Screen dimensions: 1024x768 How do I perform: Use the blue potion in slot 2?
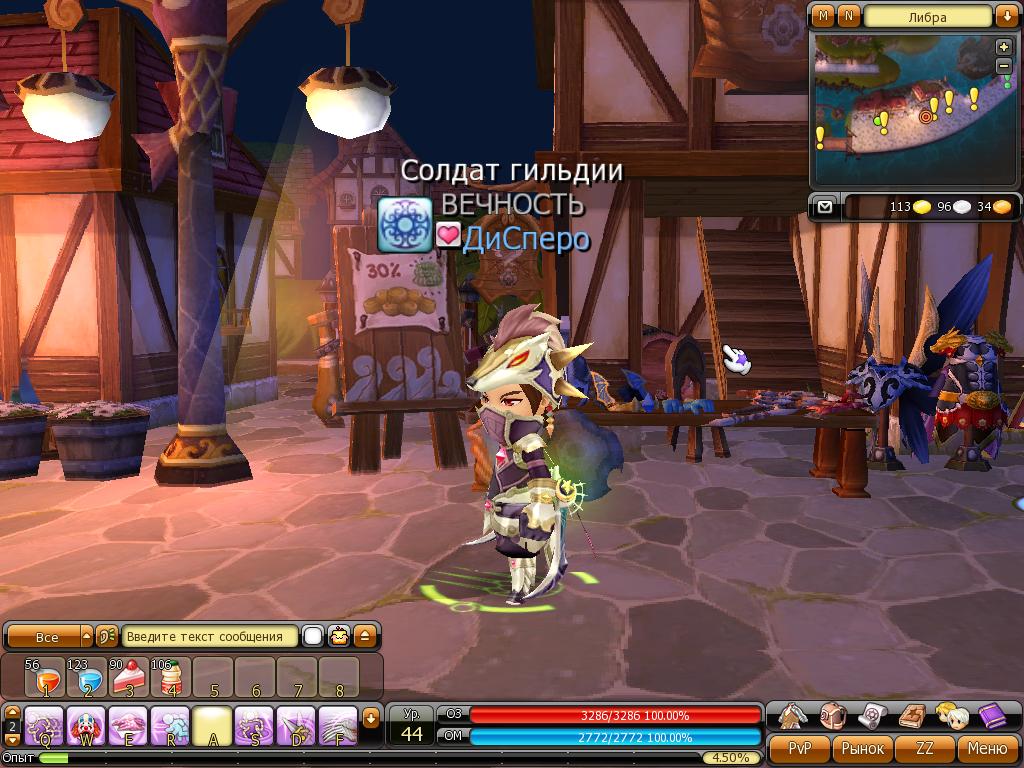coord(87,678)
